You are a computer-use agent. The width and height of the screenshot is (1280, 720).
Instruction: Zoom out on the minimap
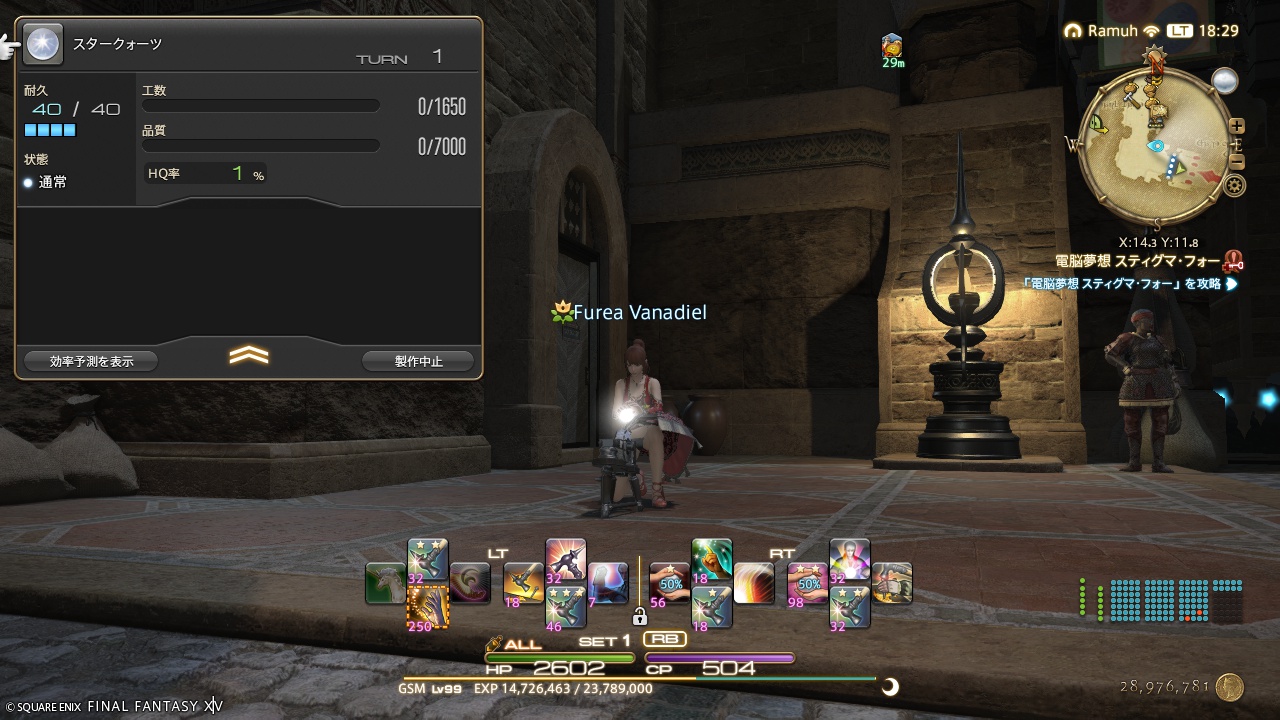point(1237,162)
